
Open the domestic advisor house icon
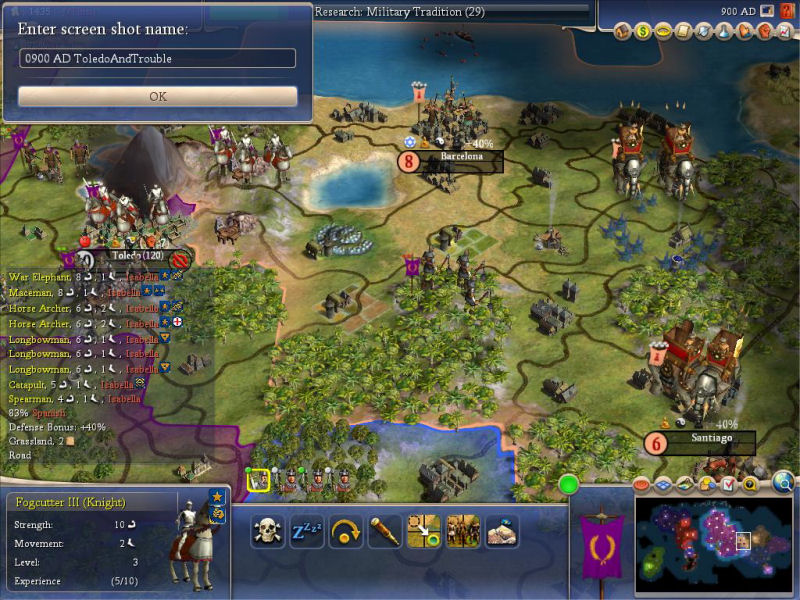(x=622, y=32)
